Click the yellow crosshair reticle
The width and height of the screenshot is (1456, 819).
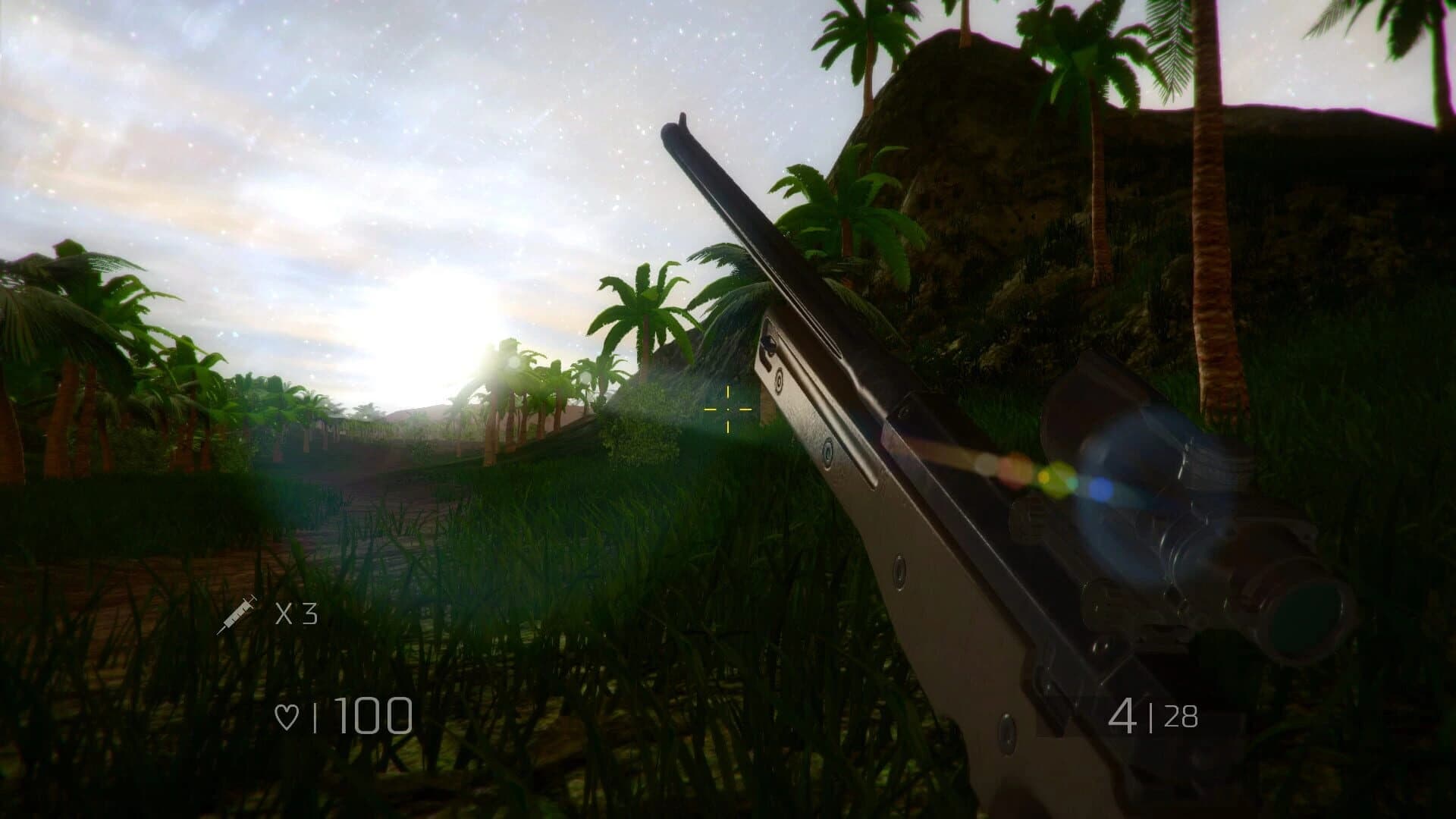(726, 409)
